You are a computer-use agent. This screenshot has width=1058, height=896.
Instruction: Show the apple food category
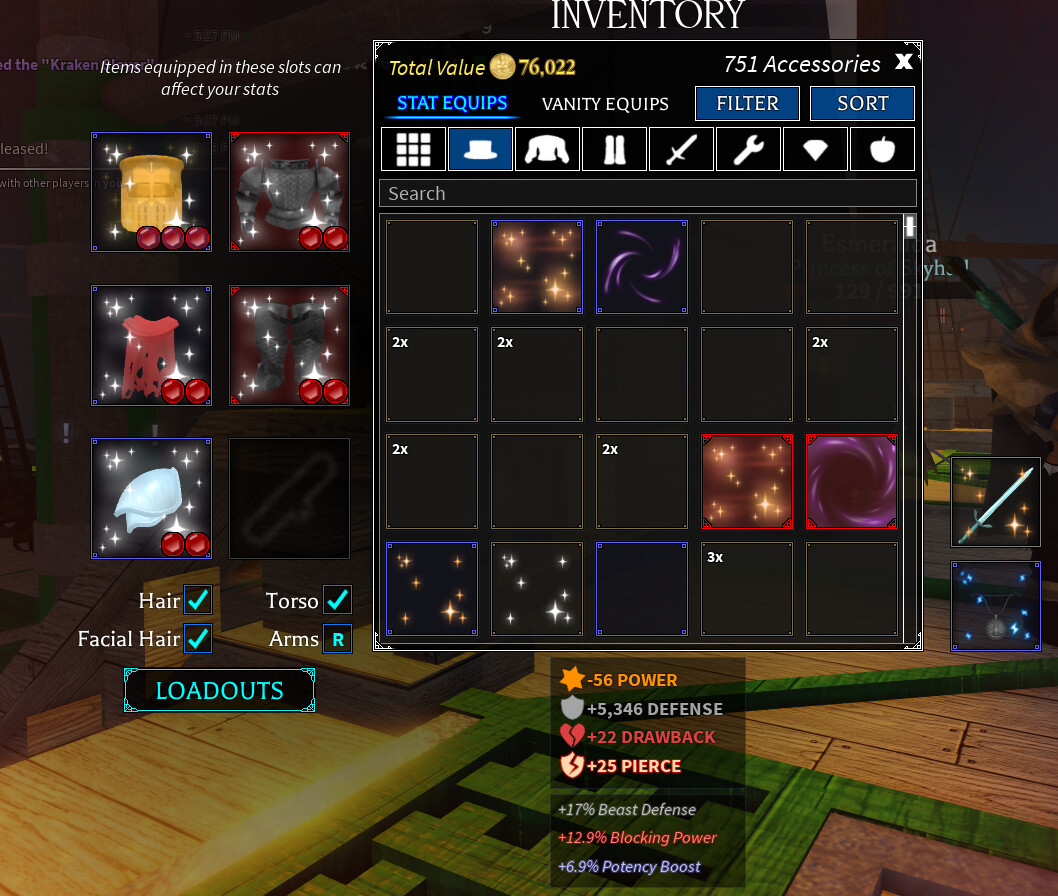pyautogui.click(x=882, y=149)
